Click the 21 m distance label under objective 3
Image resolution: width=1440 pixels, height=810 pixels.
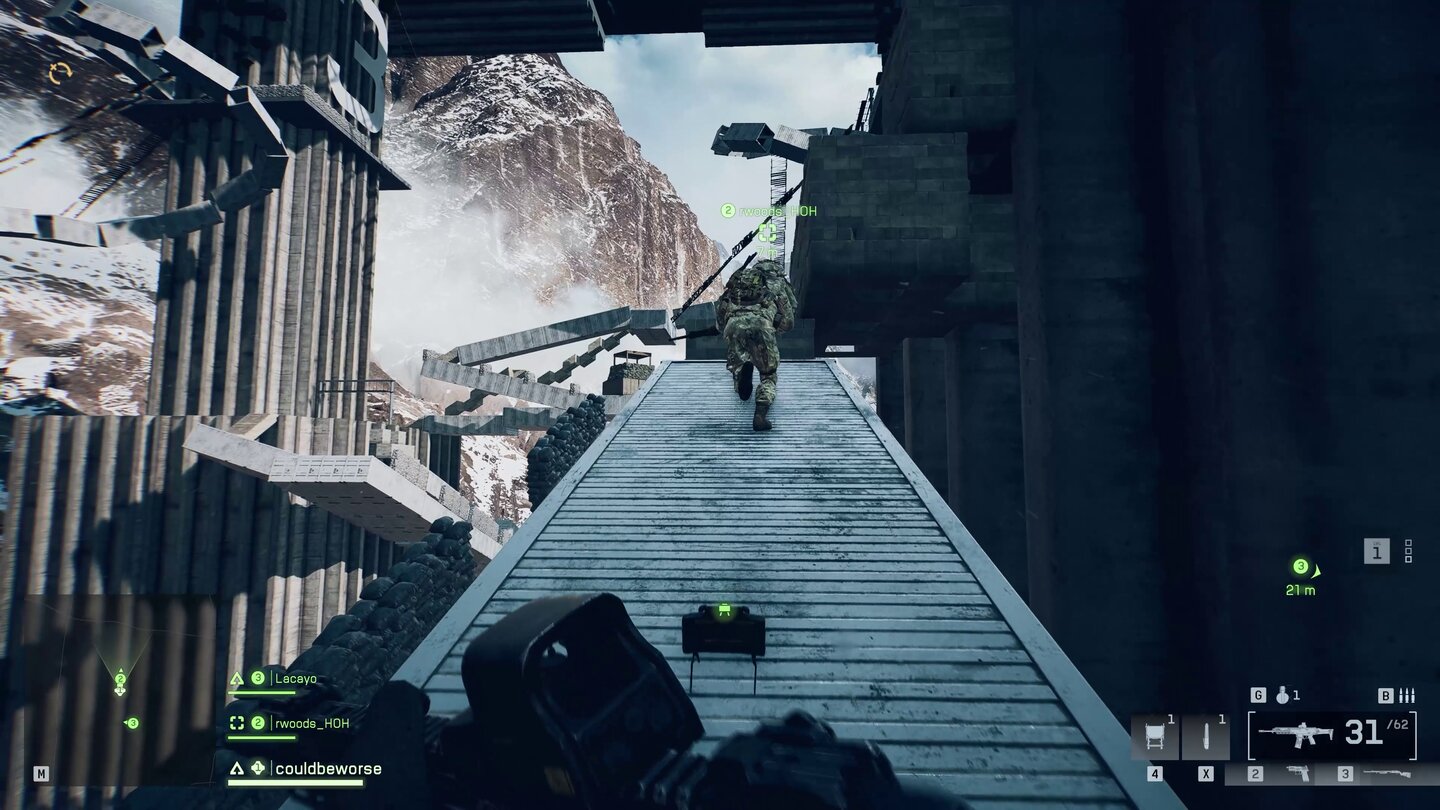(x=1299, y=590)
